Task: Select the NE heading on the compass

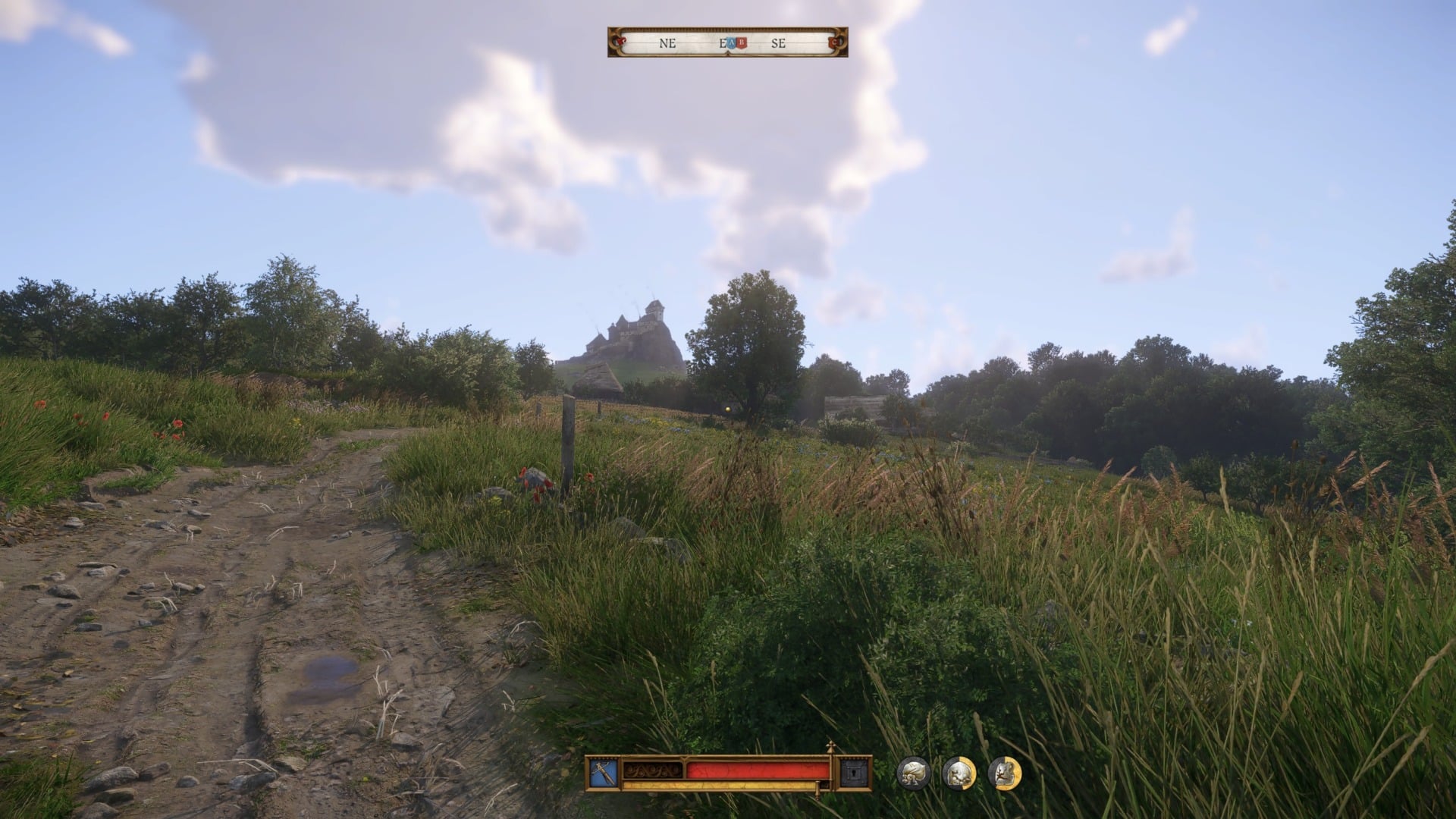Action: pos(667,43)
